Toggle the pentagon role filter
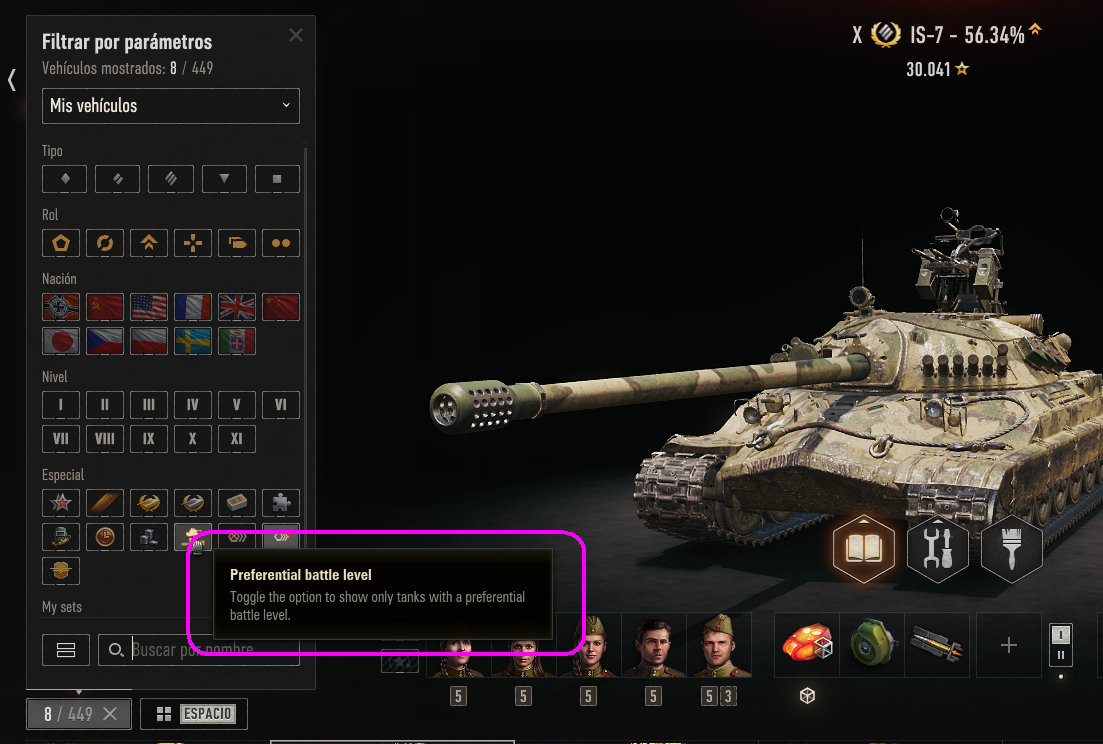Image resolution: width=1103 pixels, height=744 pixels. click(61, 243)
